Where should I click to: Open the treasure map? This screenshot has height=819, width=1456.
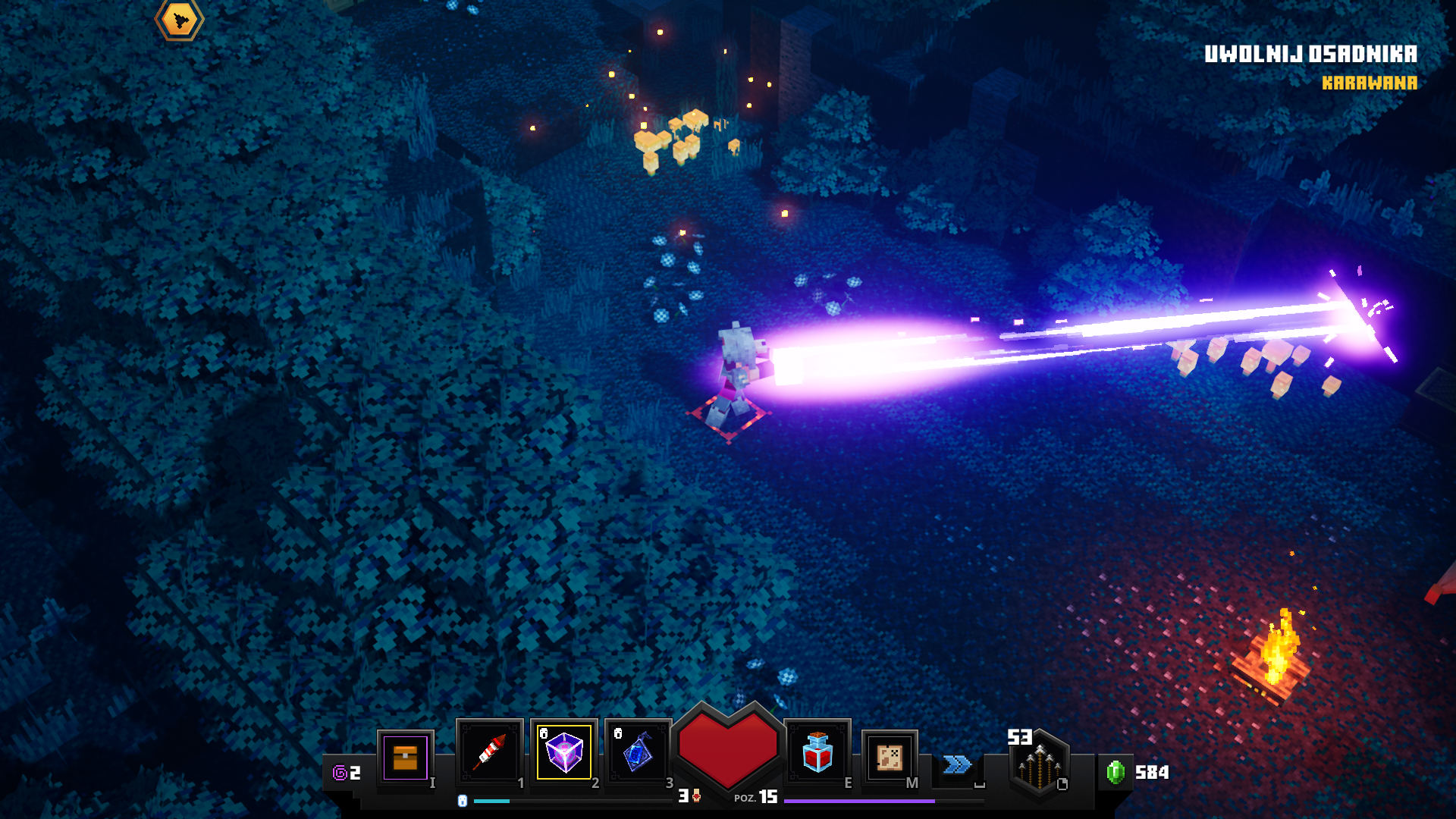pyautogui.click(x=890, y=757)
